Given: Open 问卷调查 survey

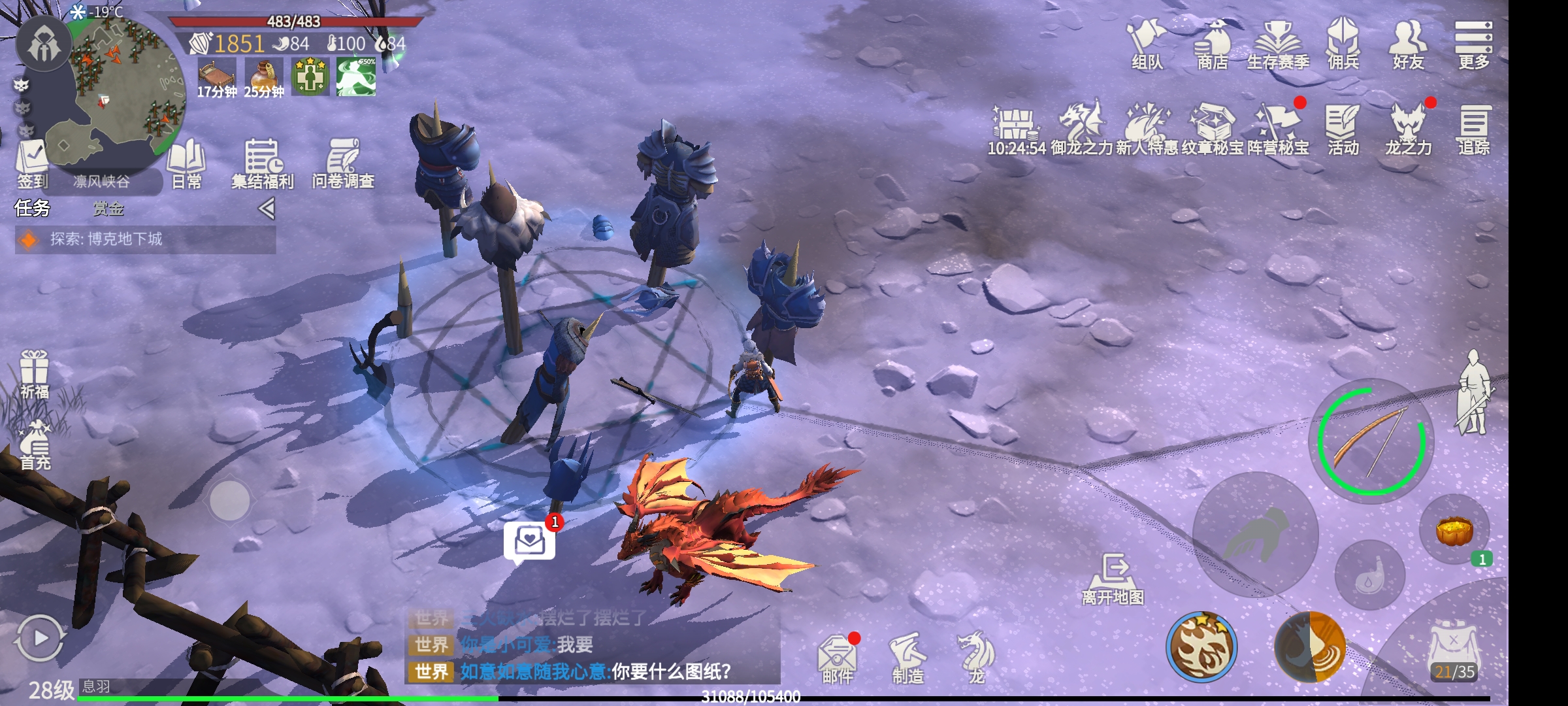Looking at the screenshot, I should click(343, 163).
